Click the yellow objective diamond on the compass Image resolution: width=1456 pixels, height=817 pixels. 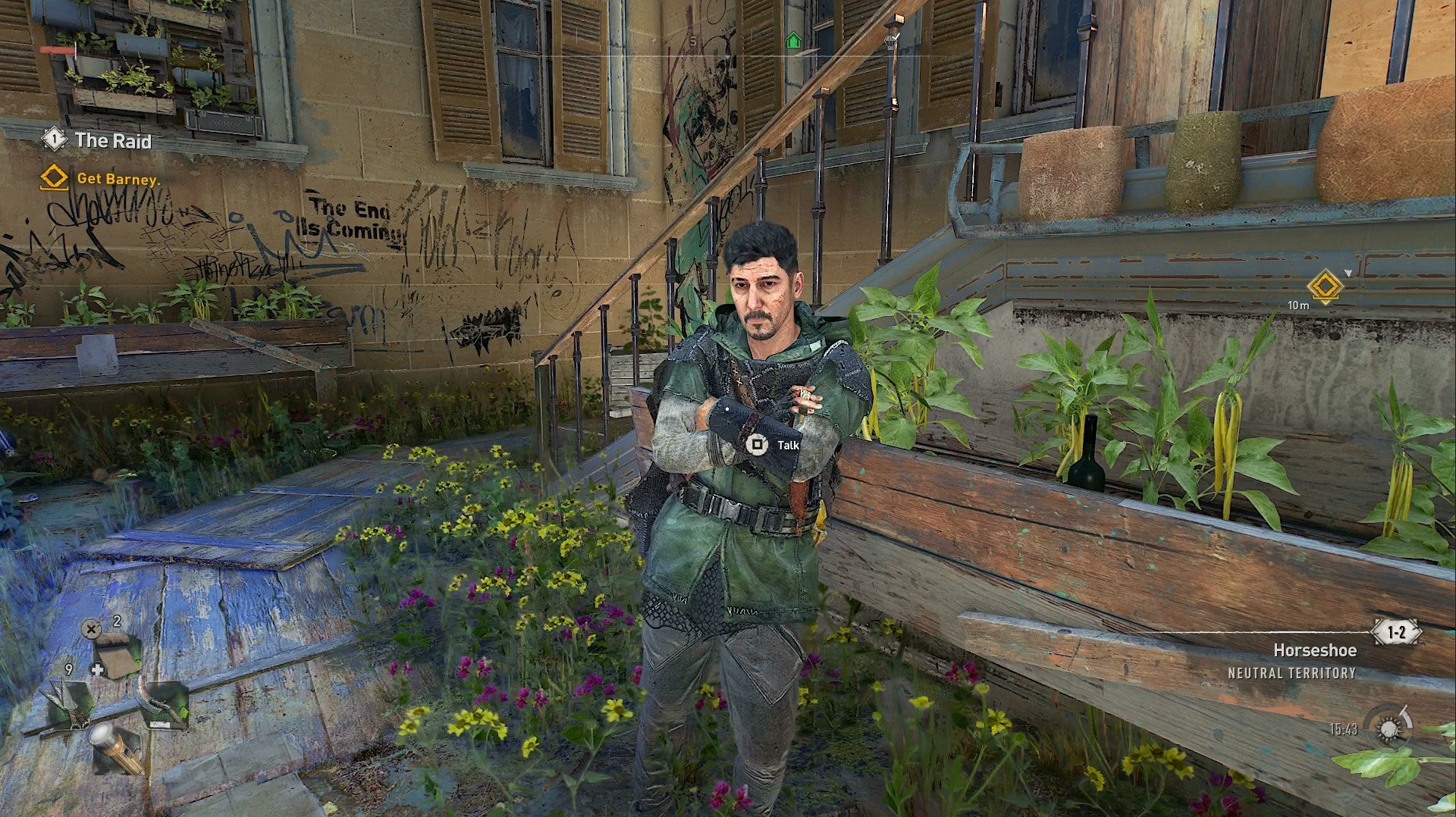click(1325, 286)
